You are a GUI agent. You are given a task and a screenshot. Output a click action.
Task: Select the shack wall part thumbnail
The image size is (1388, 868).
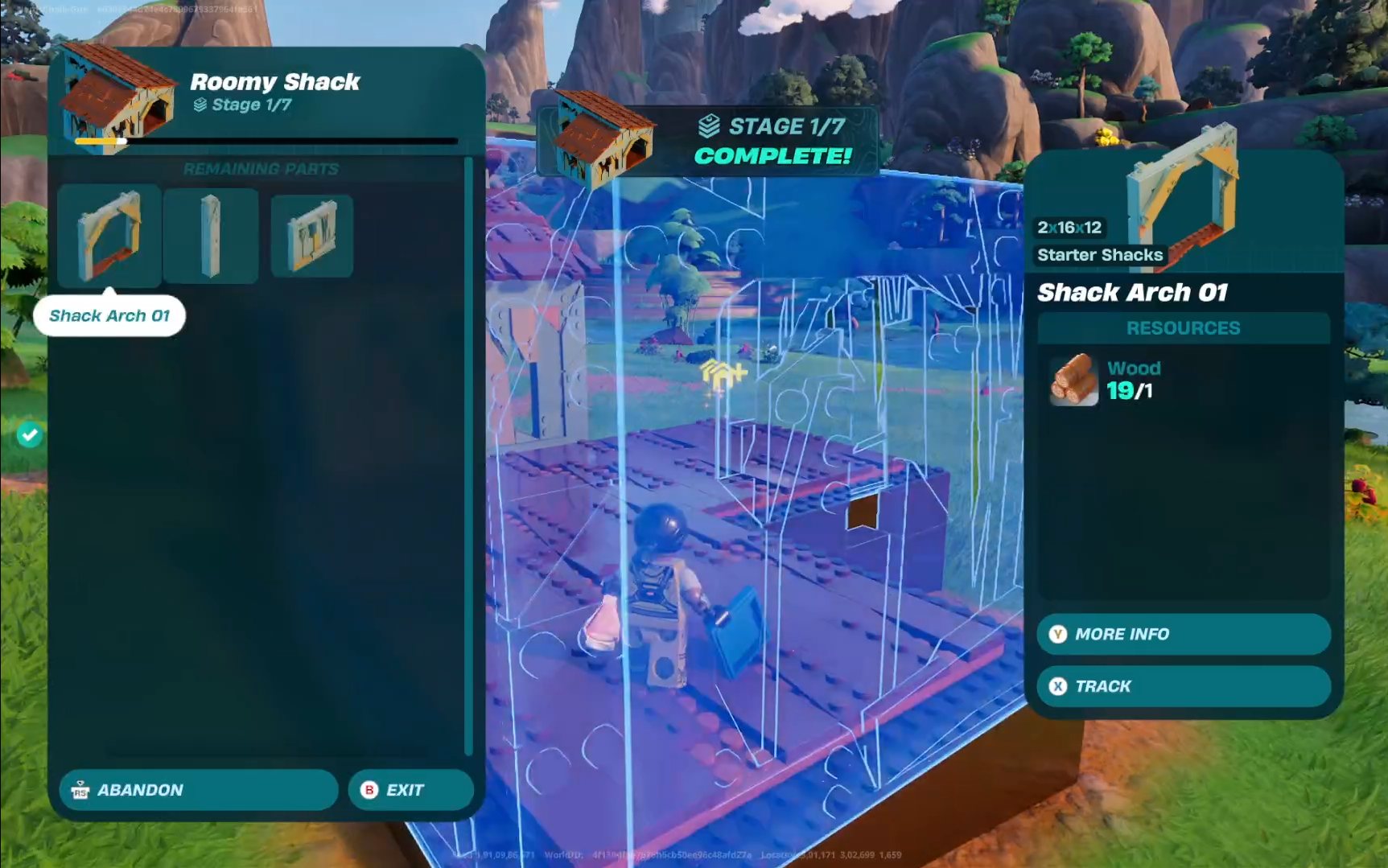(x=312, y=236)
